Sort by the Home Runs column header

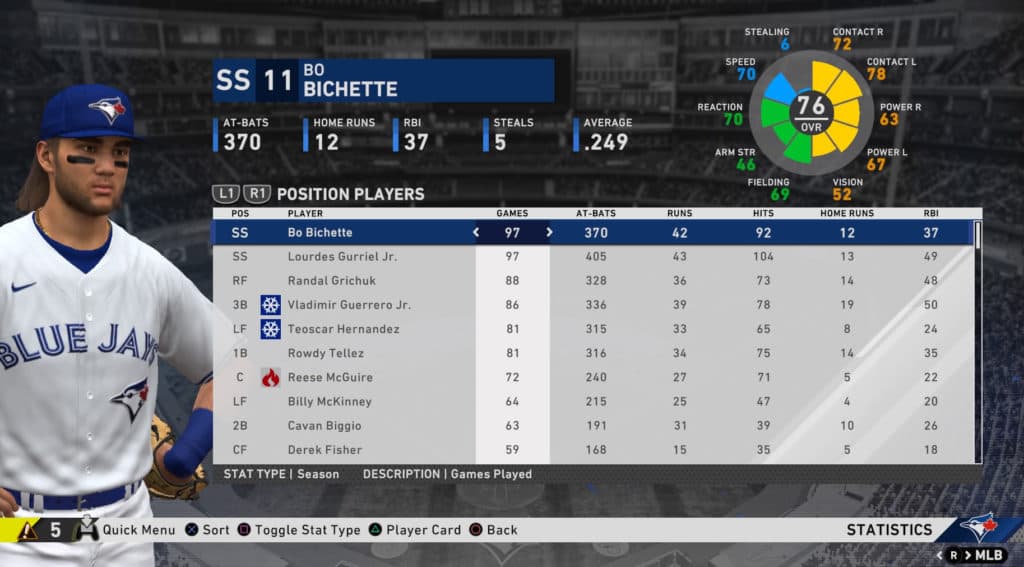pos(847,213)
